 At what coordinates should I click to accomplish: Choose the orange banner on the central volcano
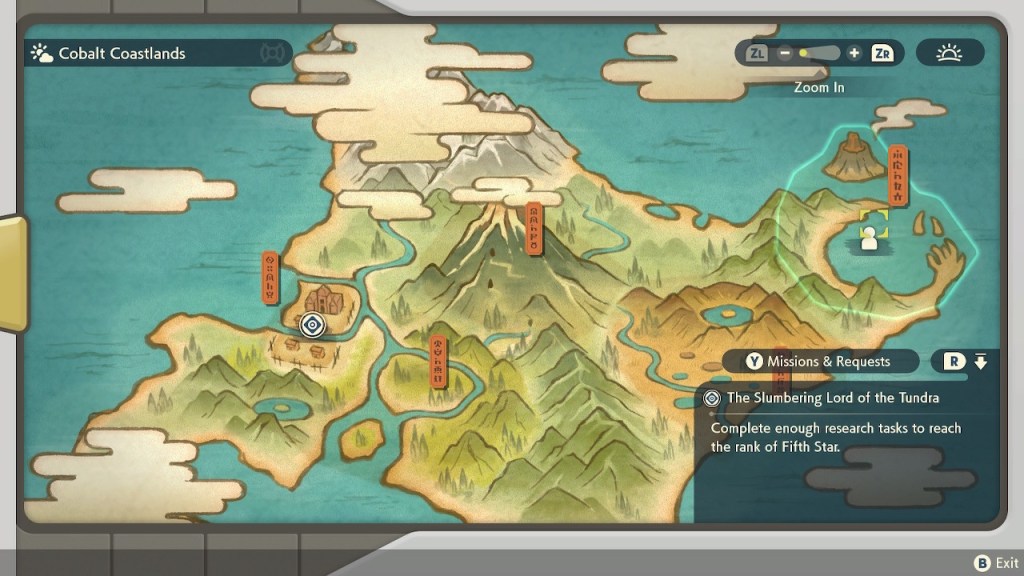pos(535,229)
